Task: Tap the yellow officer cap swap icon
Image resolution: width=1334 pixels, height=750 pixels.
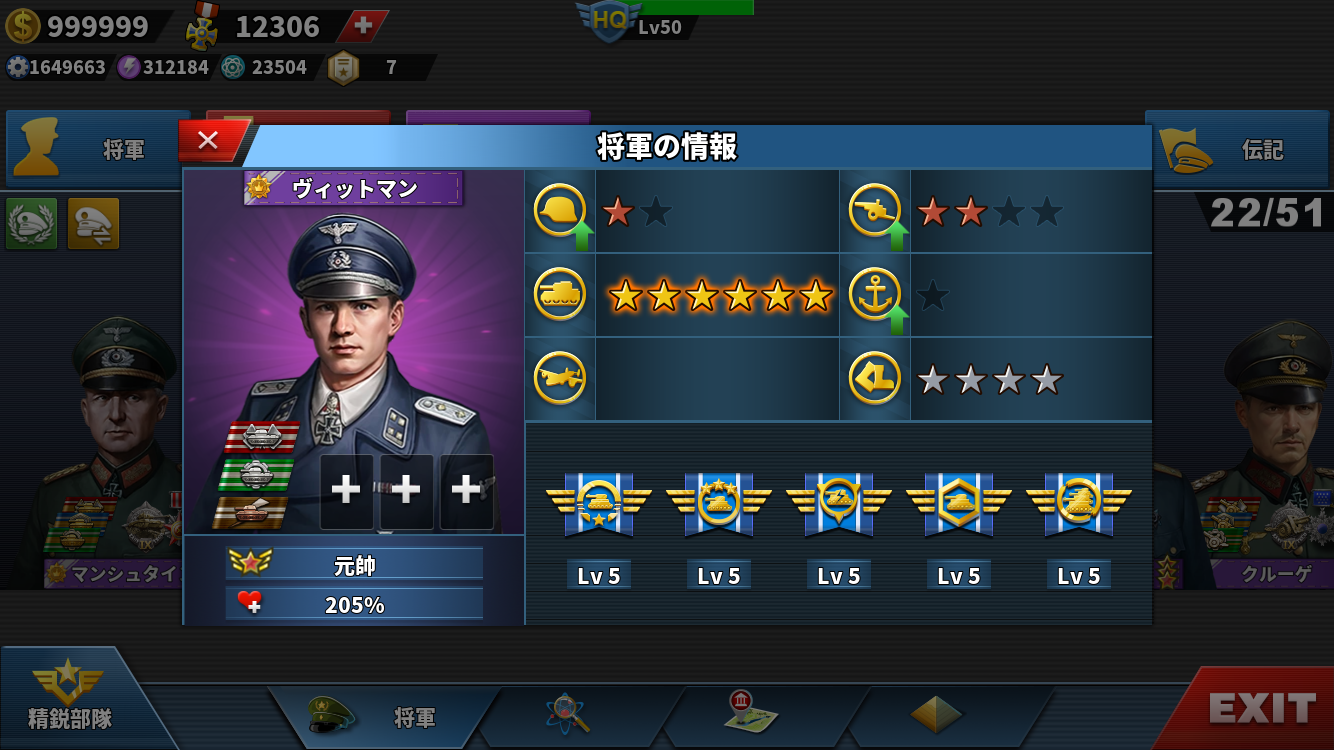Action: (93, 223)
